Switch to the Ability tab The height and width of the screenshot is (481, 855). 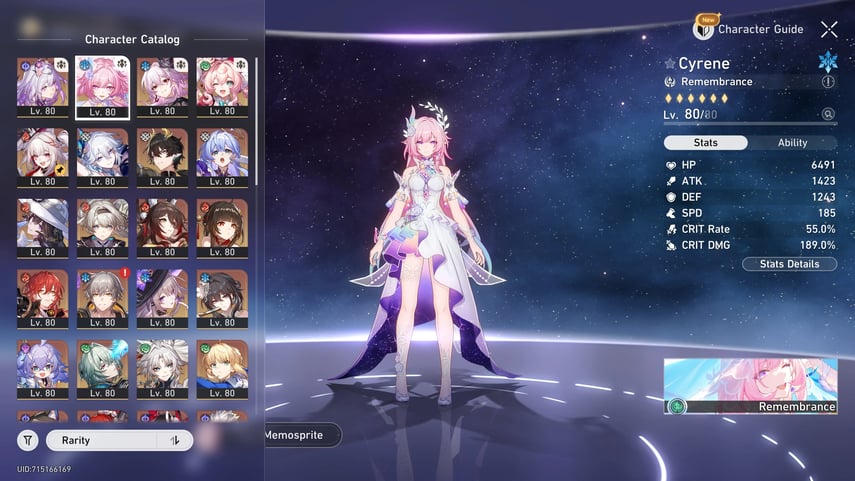(x=792, y=143)
